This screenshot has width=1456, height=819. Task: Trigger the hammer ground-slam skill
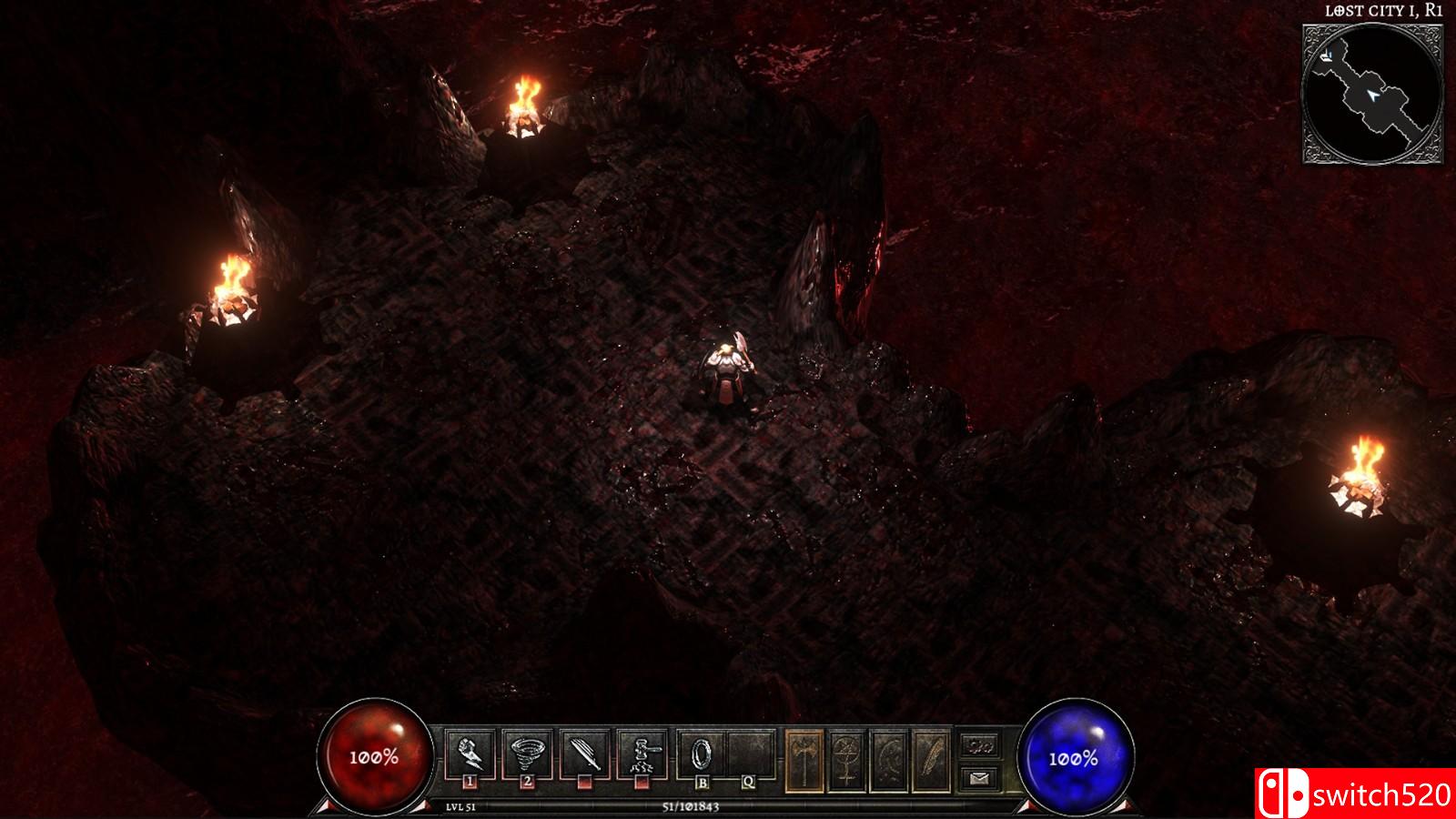click(x=642, y=753)
